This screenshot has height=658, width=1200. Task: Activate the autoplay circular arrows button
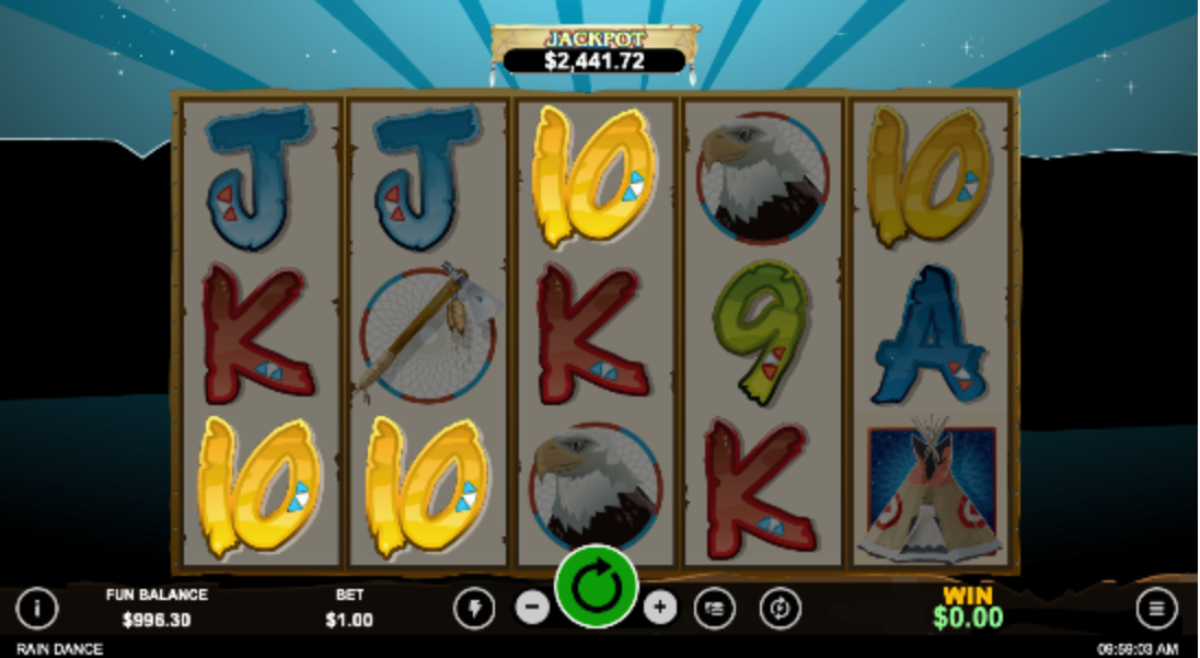pyautogui.click(x=779, y=608)
